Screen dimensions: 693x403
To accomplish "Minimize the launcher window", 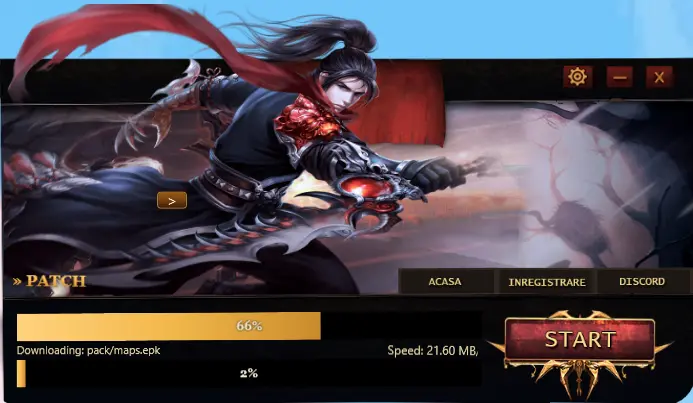I will point(619,76).
